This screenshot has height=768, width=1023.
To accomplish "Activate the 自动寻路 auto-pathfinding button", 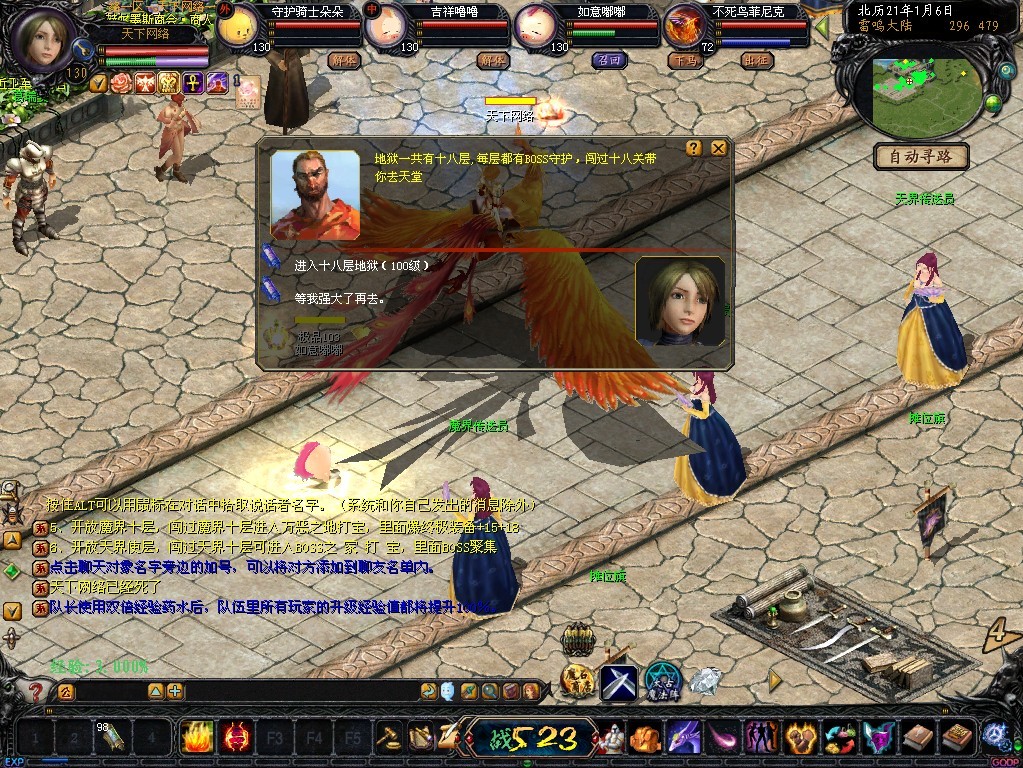I will (920, 157).
